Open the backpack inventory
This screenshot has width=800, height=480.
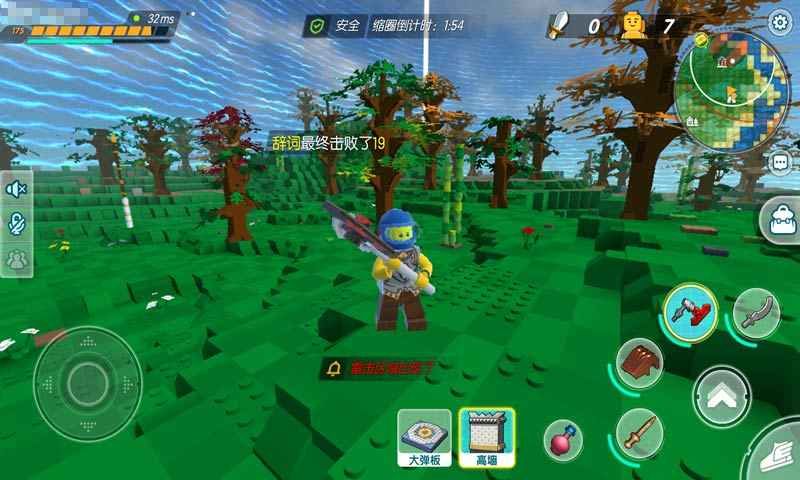click(x=779, y=219)
